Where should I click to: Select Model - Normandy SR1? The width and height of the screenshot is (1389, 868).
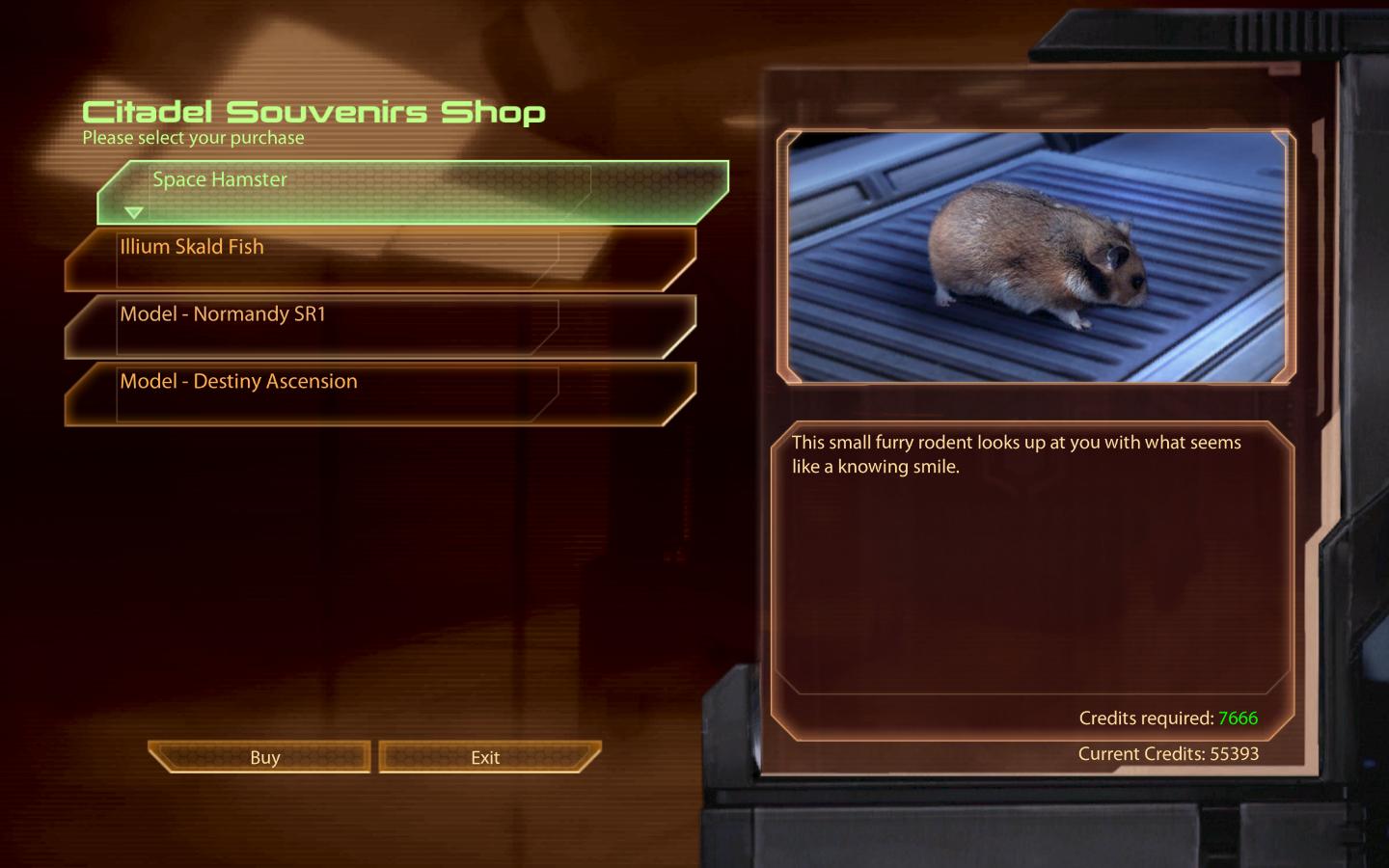[x=380, y=326]
